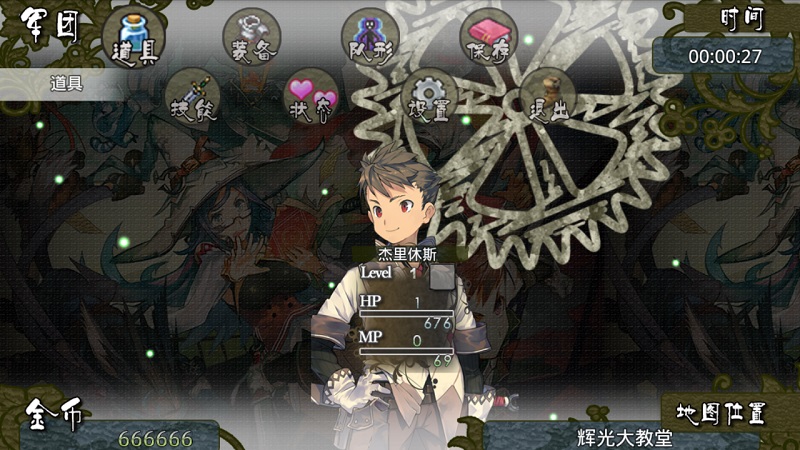Open the 装备 equipment menu

pyautogui.click(x=251, y=37)
